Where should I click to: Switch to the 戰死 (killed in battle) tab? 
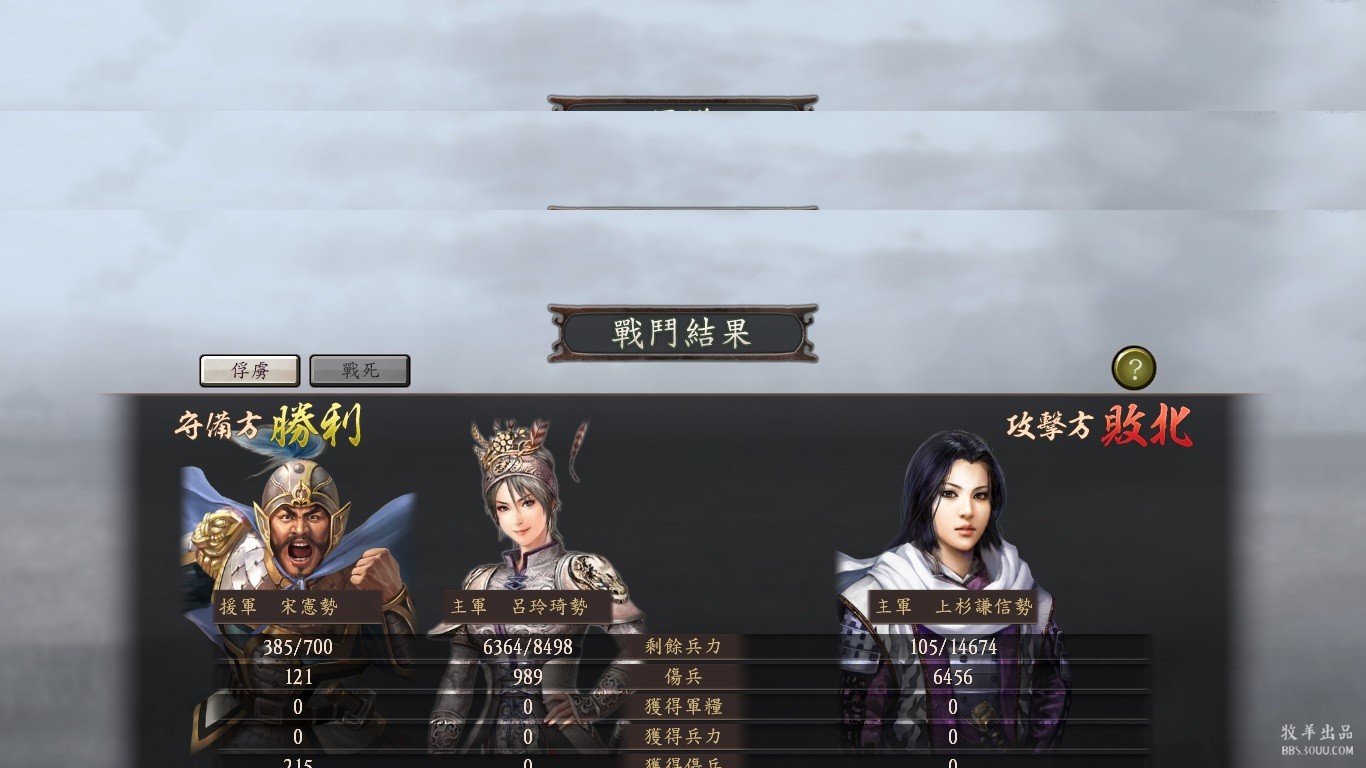(x=360, y=370)
